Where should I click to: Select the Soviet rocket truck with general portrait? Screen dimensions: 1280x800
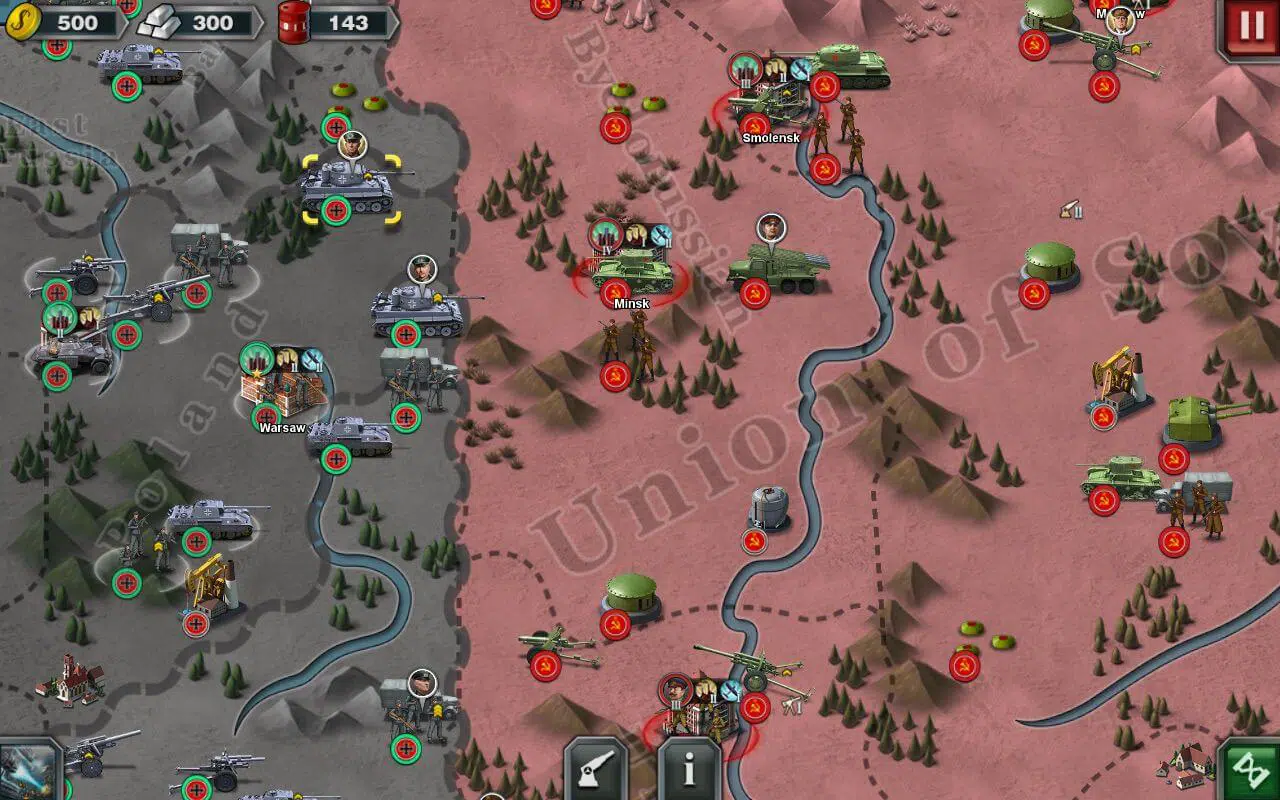[777, 270]
